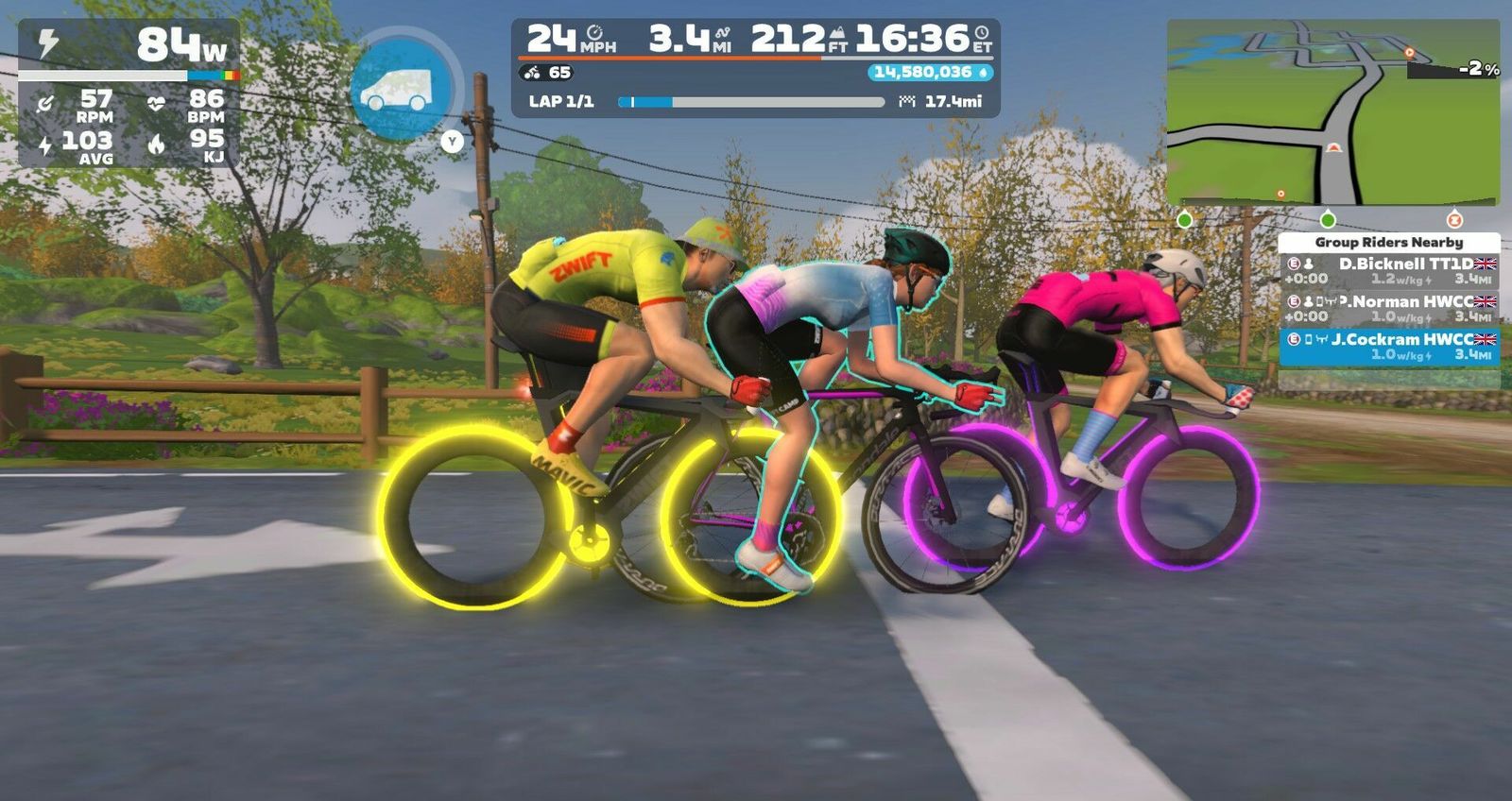Viewport: 1512px width, 801px height.
Task: Activate the van power-up icon
Action: (x=403, y=88)
